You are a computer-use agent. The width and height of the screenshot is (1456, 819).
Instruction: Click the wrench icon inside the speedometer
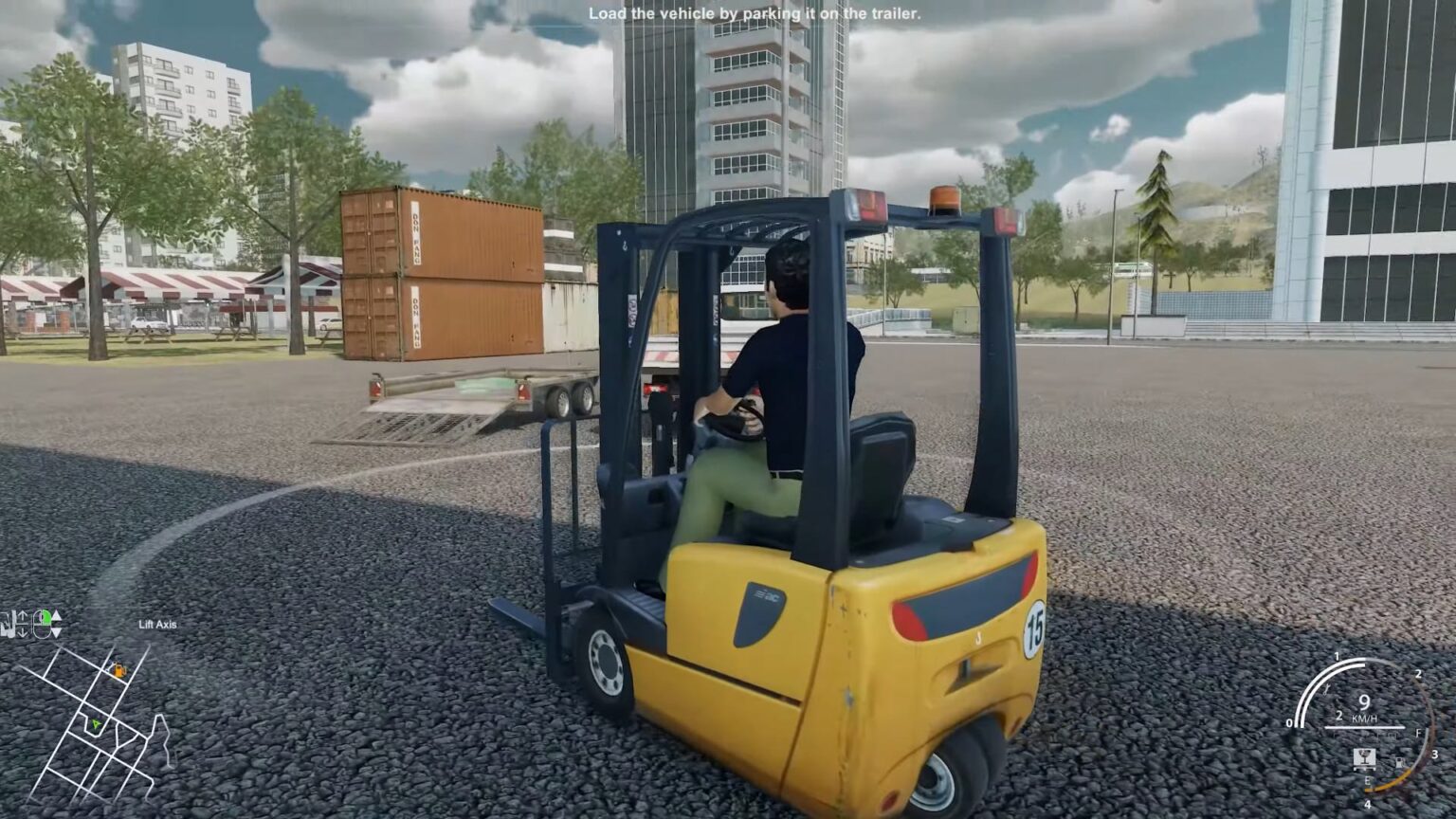pyautogui.click(x=1326, y=690)
